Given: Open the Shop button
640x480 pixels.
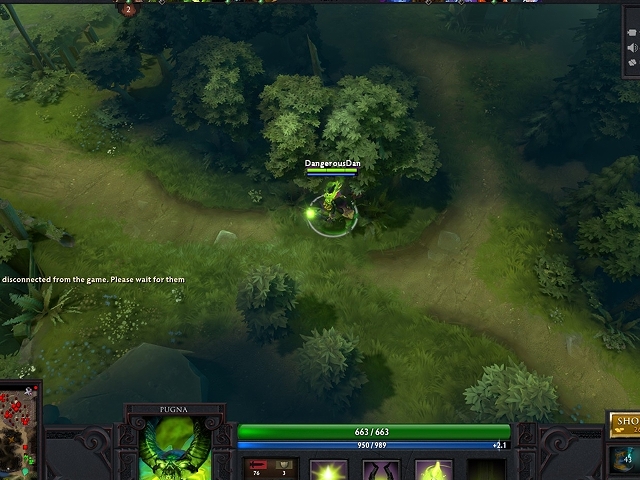Looking at the screenshot, I should pos(626,423).
